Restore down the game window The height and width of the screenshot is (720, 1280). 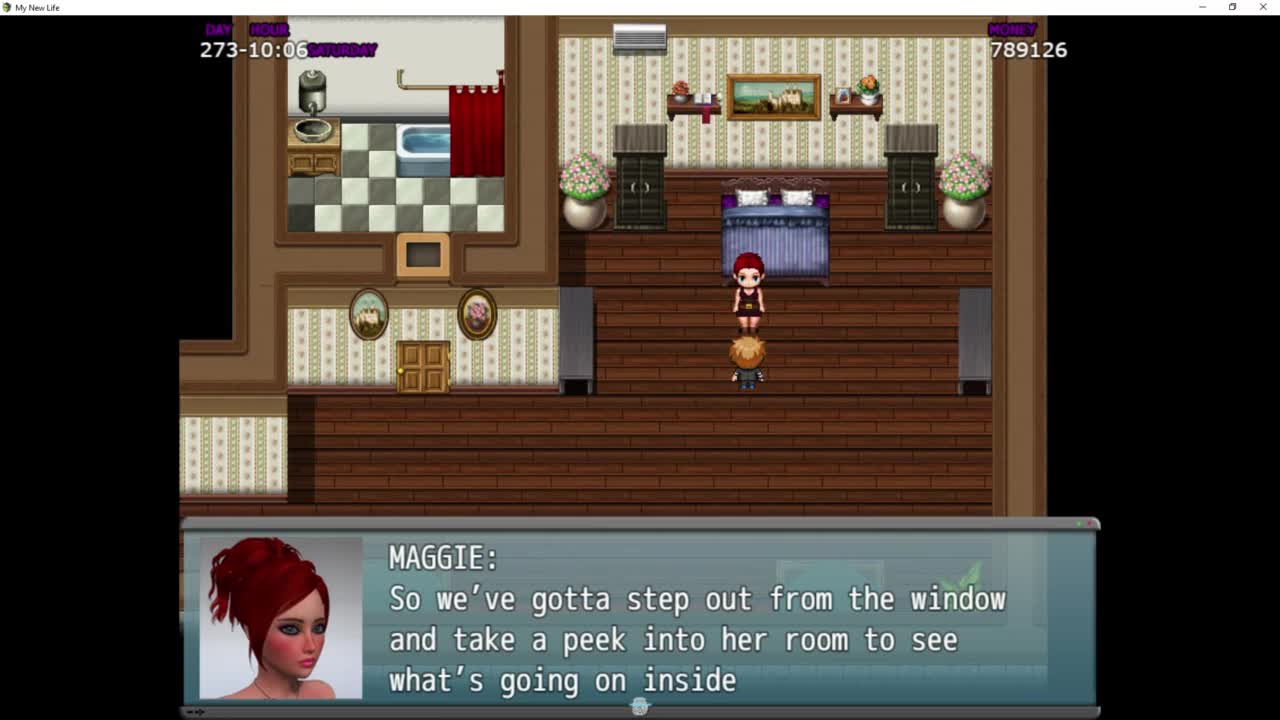pyautogui.click(x=1232, y=7)
